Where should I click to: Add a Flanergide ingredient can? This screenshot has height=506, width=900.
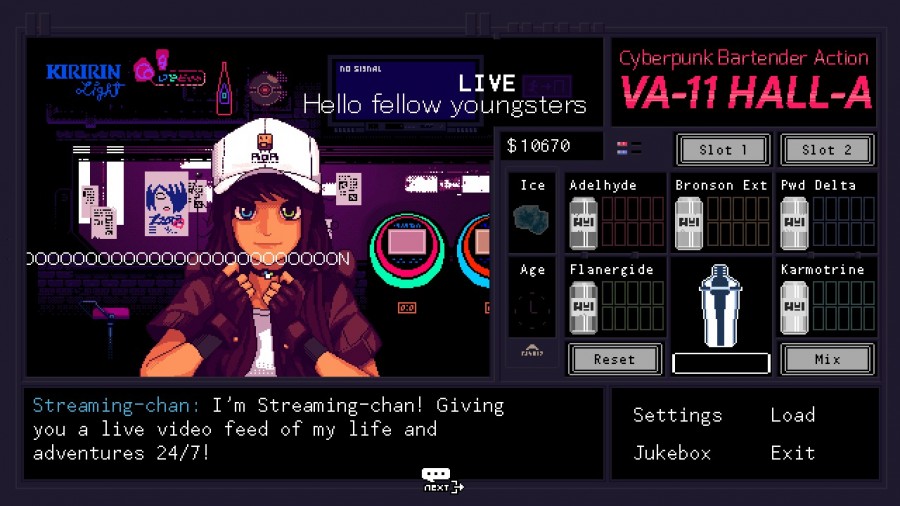583,307
